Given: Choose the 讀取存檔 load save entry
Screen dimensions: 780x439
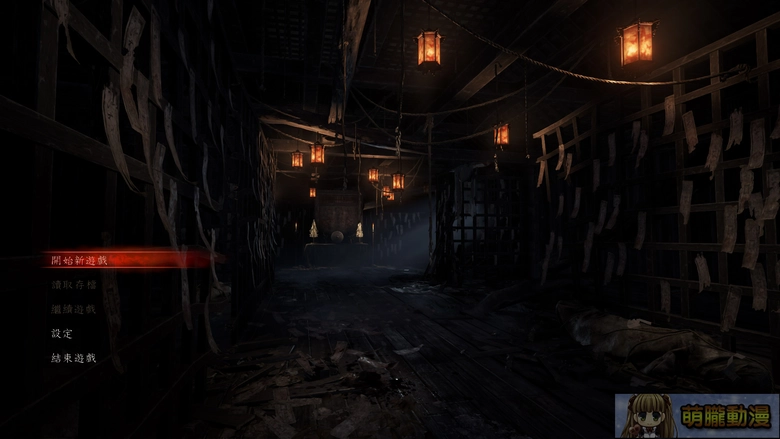Looking at the screenshot, I should tap(74, 285).
